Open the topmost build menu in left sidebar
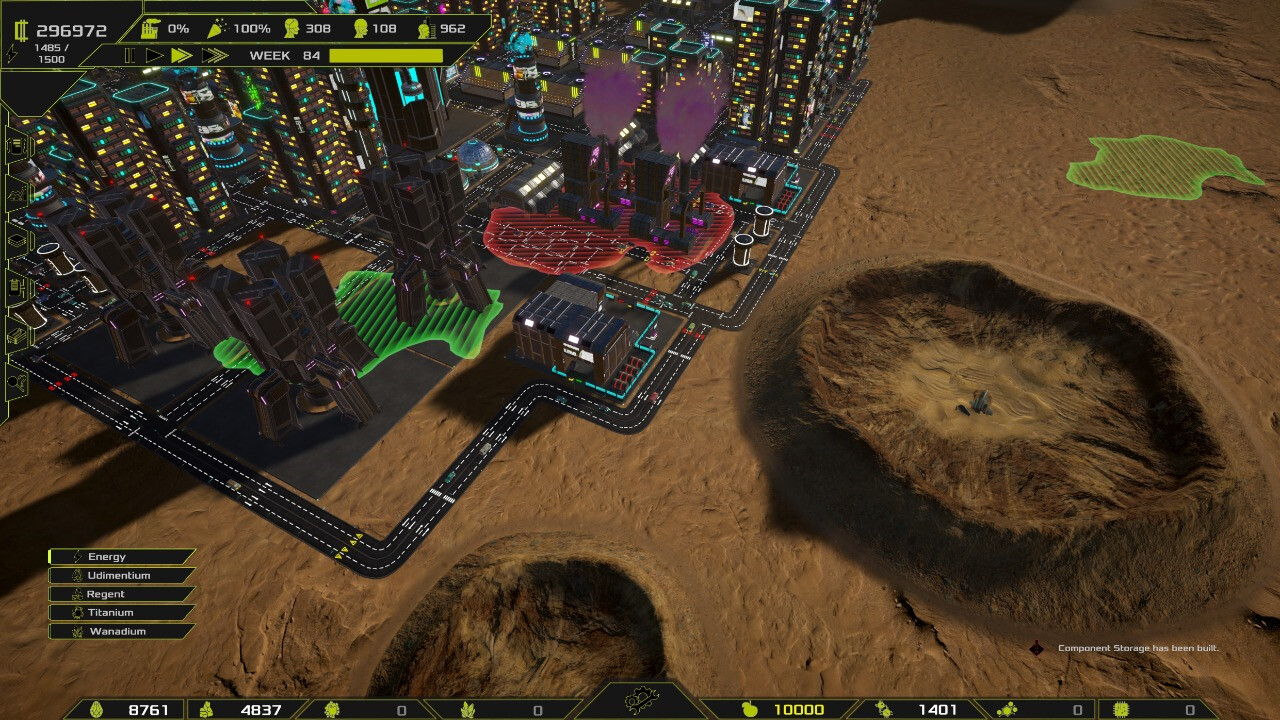 (15, 147)
